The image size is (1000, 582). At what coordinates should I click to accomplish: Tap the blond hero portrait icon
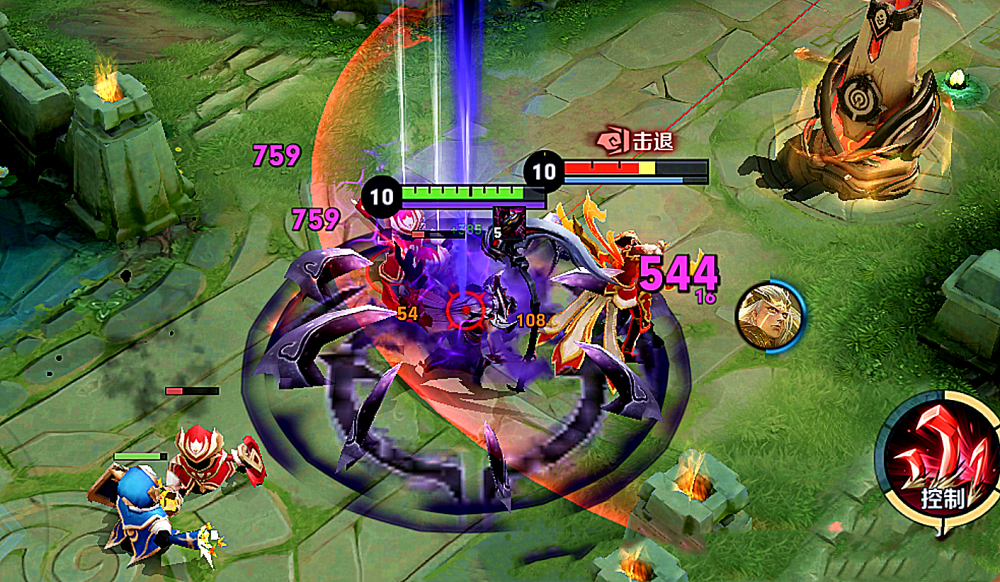coord(766,314)
